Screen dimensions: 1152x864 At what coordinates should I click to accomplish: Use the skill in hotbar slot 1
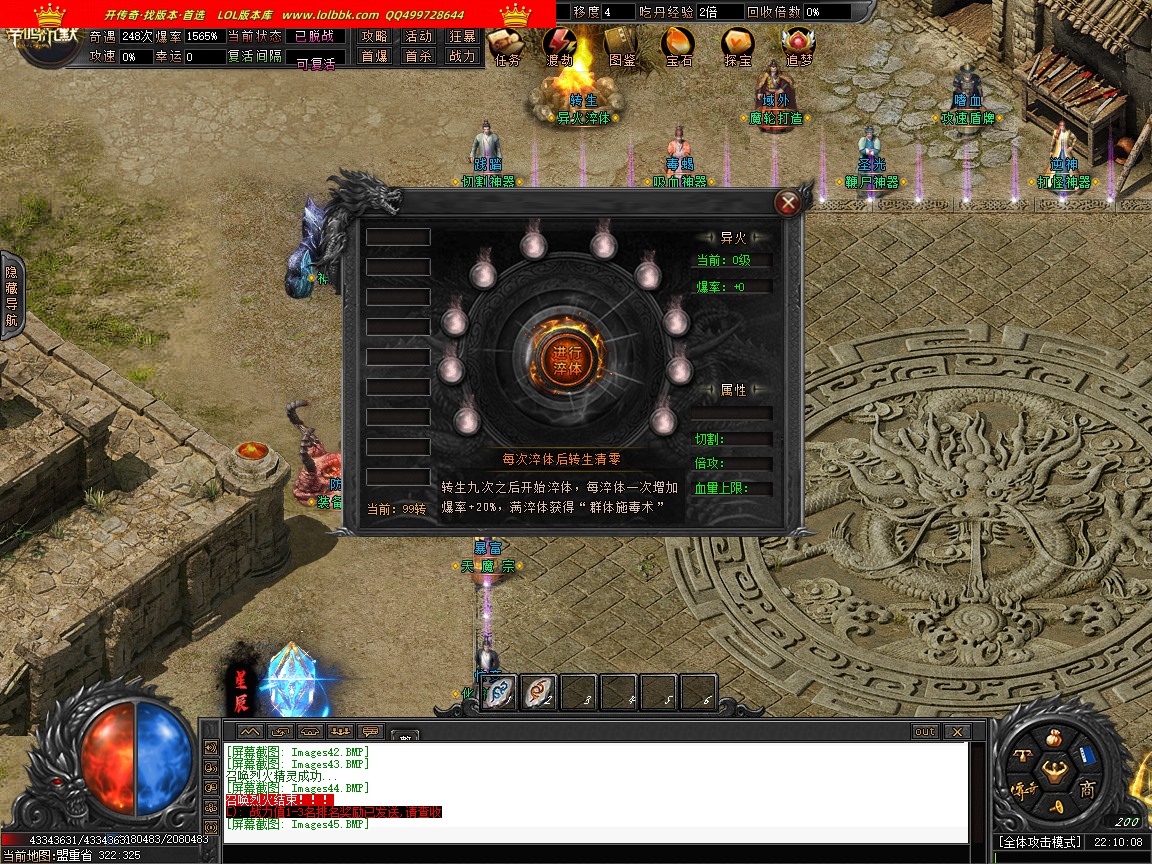(x=500, y=691)
